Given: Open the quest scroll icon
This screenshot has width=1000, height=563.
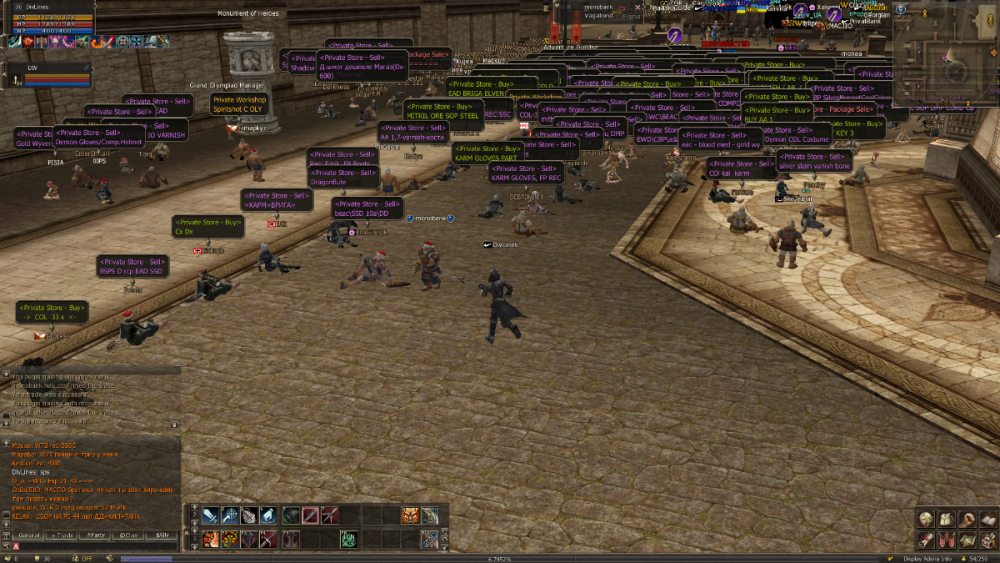Looking at the screenshot, I should (927, 540).
